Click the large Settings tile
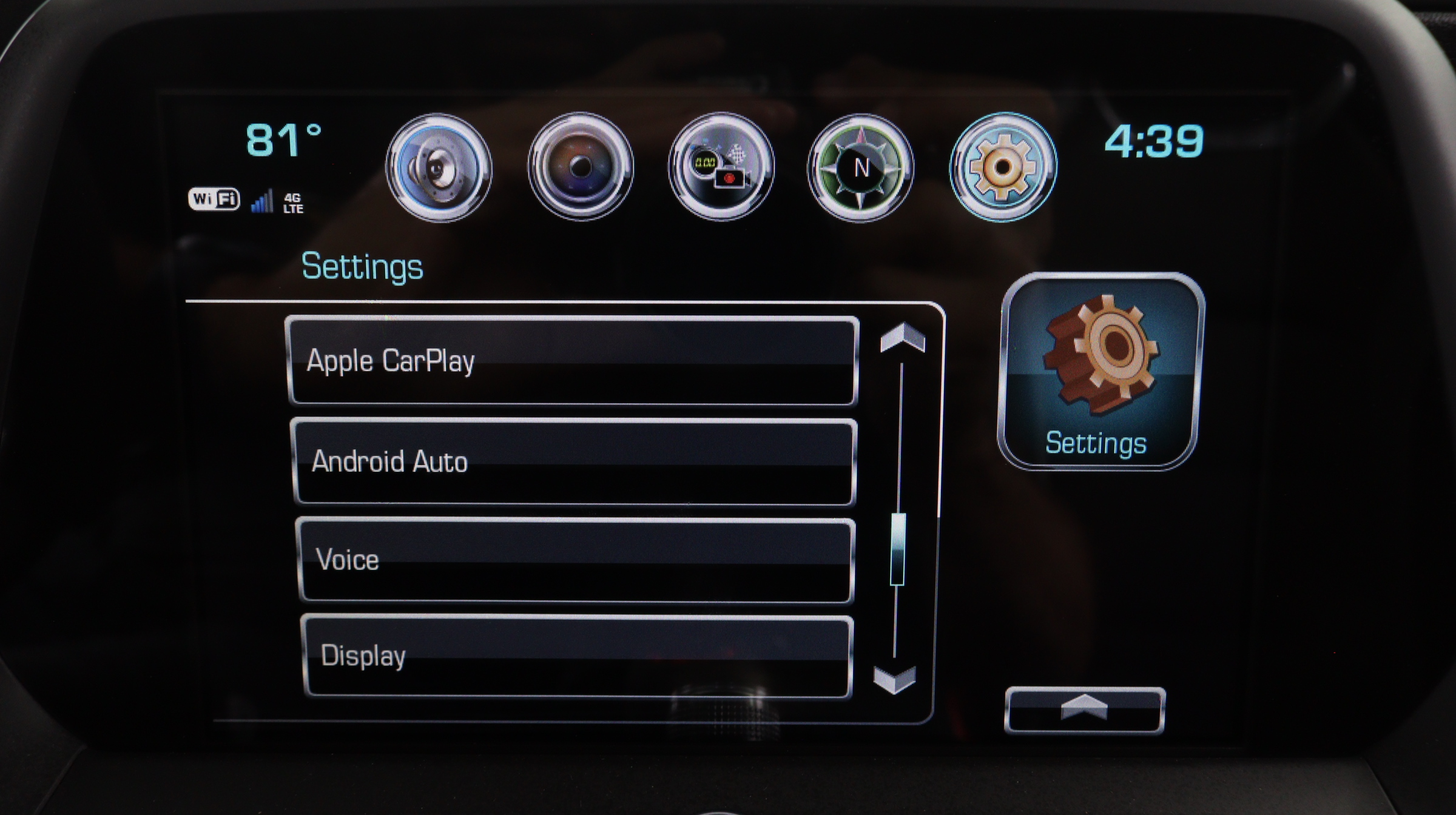 (x=1099, y=371)
